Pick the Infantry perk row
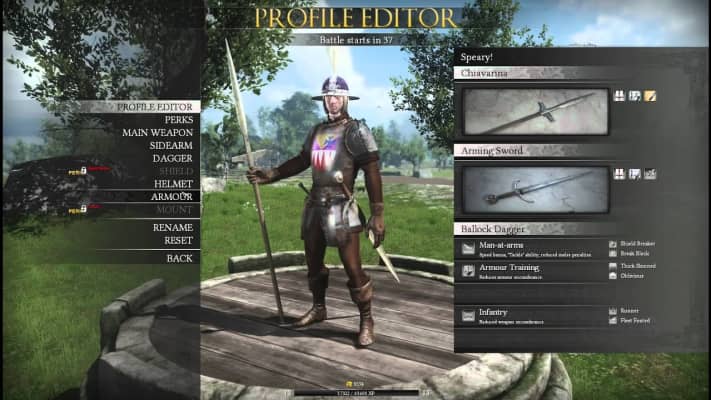Image resolution: width=711 pixels, height=400 pixels. [x=530, y=316]
